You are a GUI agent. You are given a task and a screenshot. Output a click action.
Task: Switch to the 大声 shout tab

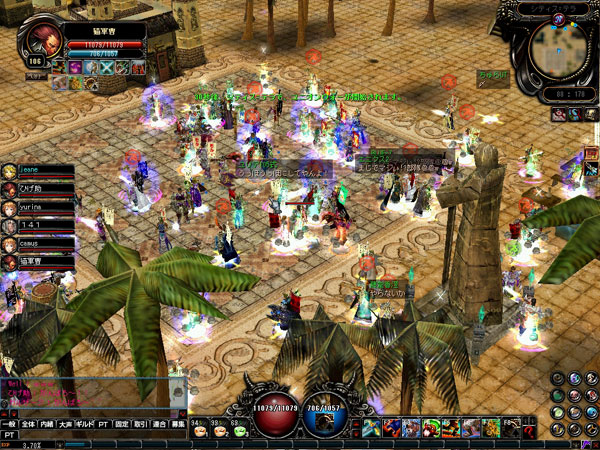(66, 425)
